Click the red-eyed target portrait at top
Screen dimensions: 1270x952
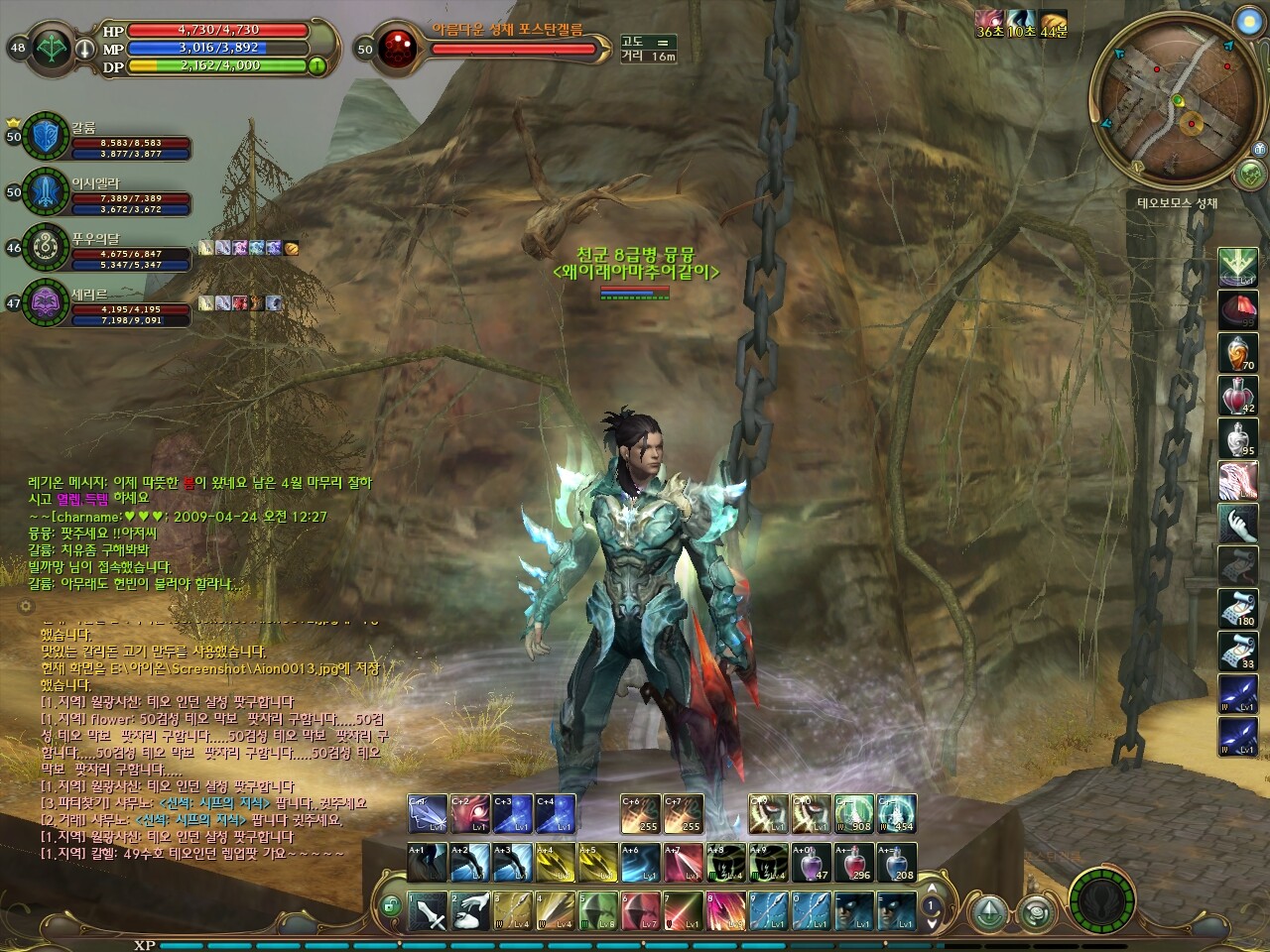(397, 48)
